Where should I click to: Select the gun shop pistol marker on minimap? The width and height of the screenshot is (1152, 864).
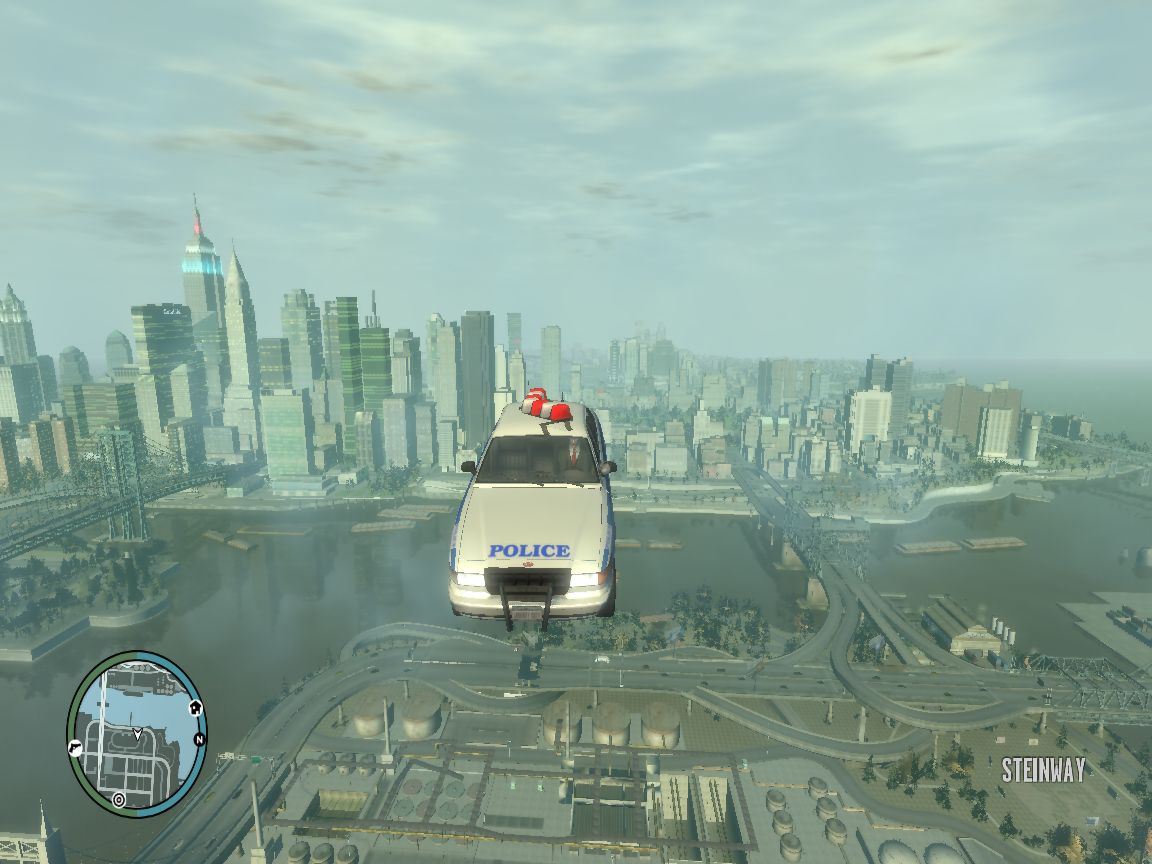click(x=75, y=747)
